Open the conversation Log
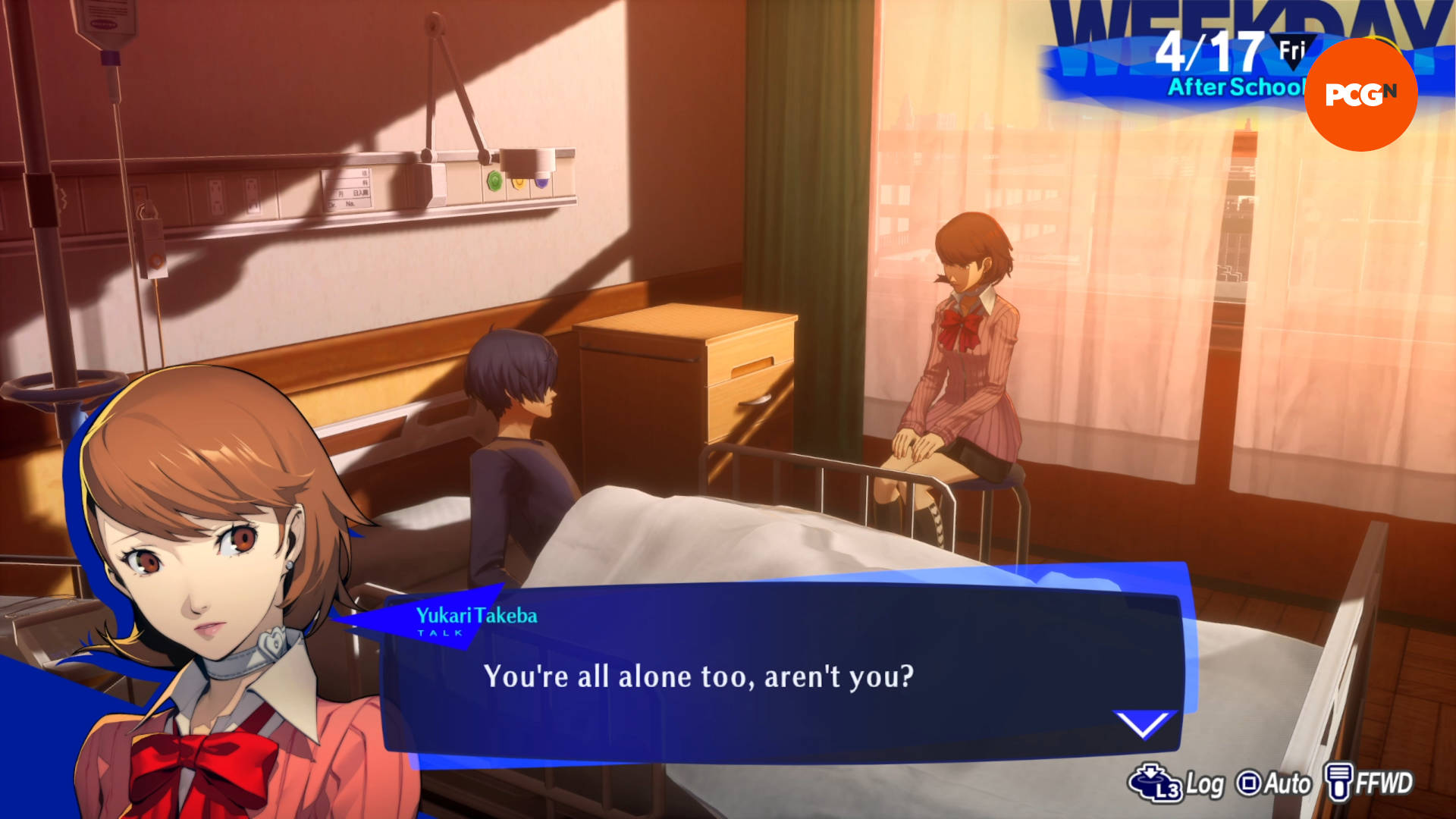This screenshot has width=1456, height=819. (1177, 783)
